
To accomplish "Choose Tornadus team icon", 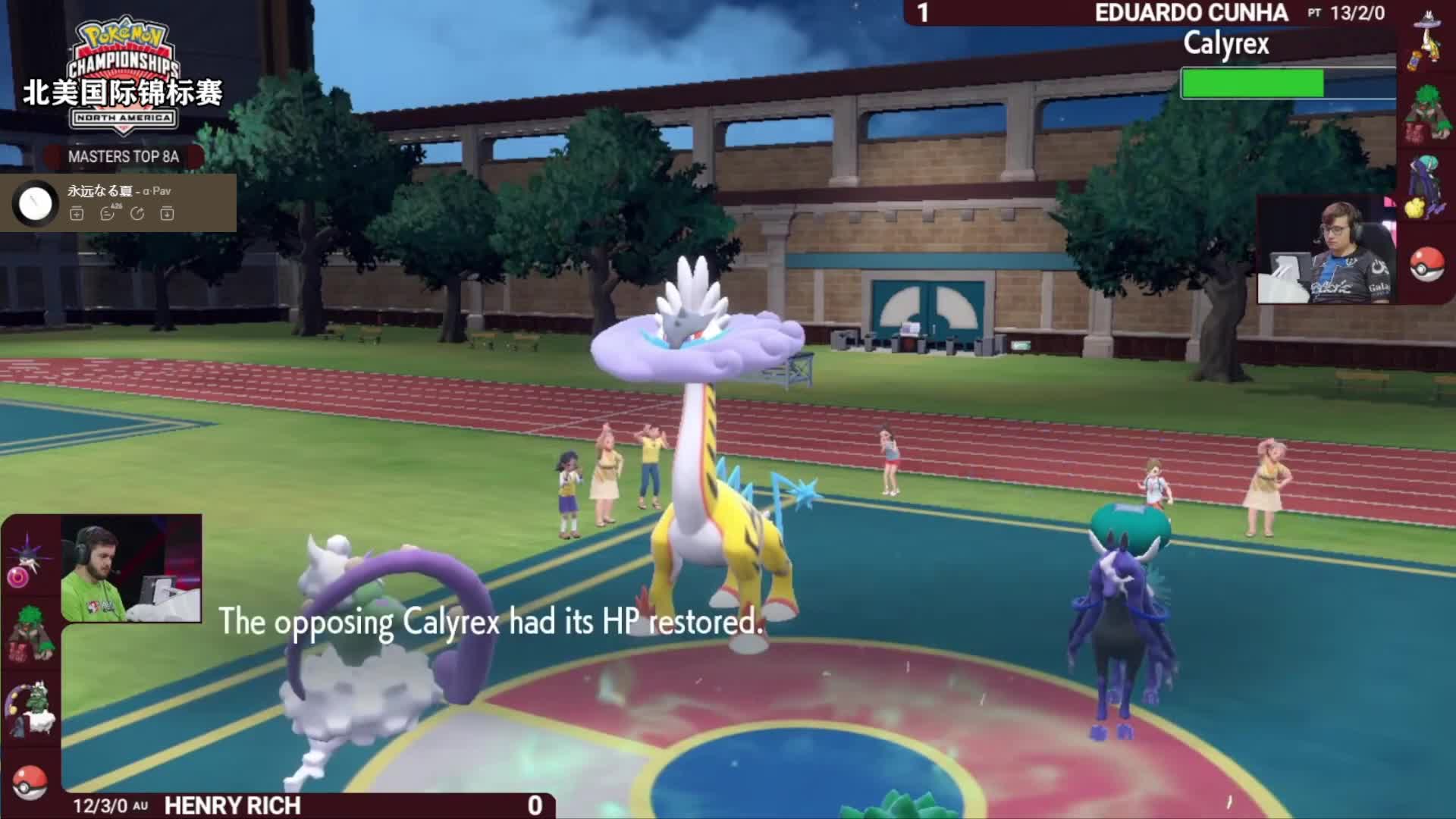I will click(x=30, y=709).
